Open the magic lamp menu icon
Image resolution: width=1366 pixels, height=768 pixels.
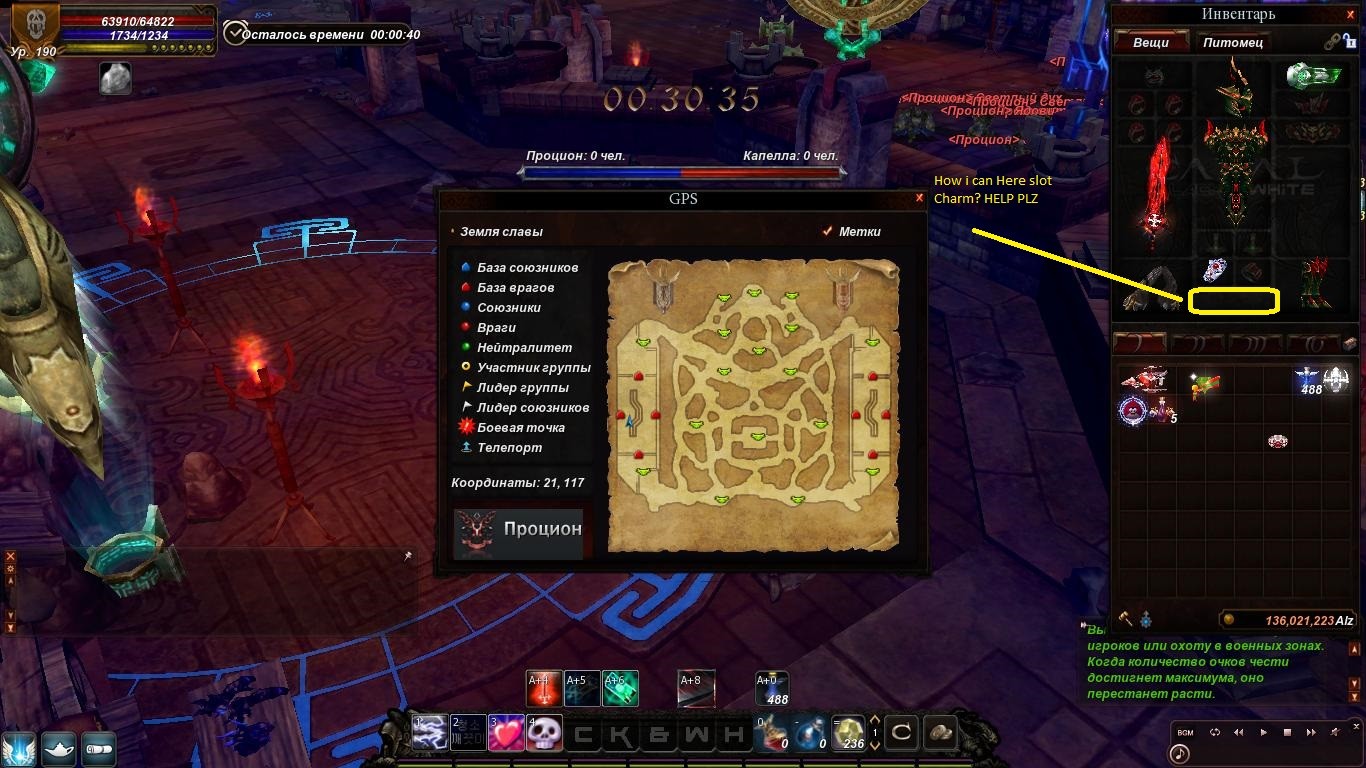point(59,748)
